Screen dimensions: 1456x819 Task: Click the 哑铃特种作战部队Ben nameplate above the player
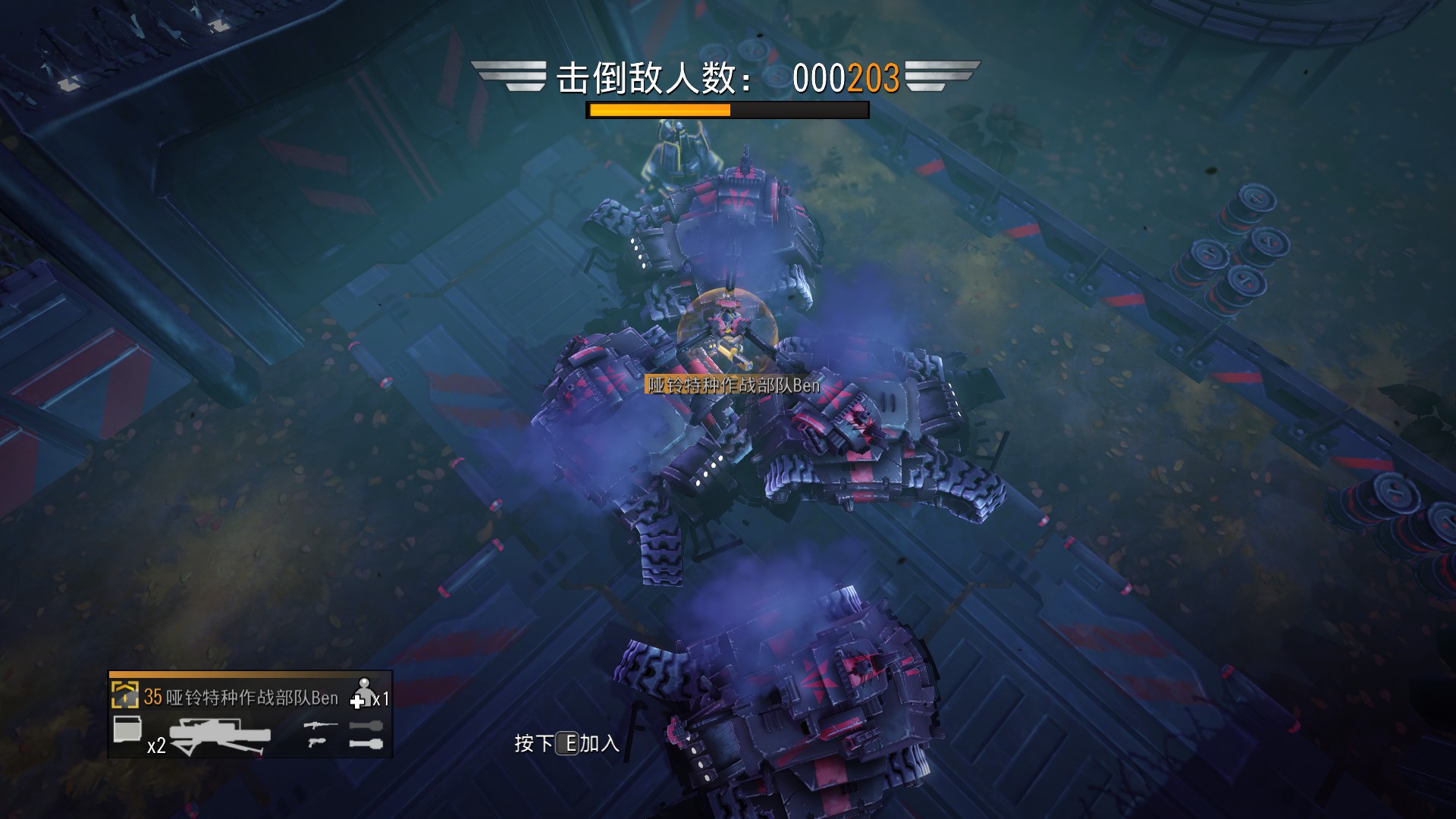tap(732, 384)
